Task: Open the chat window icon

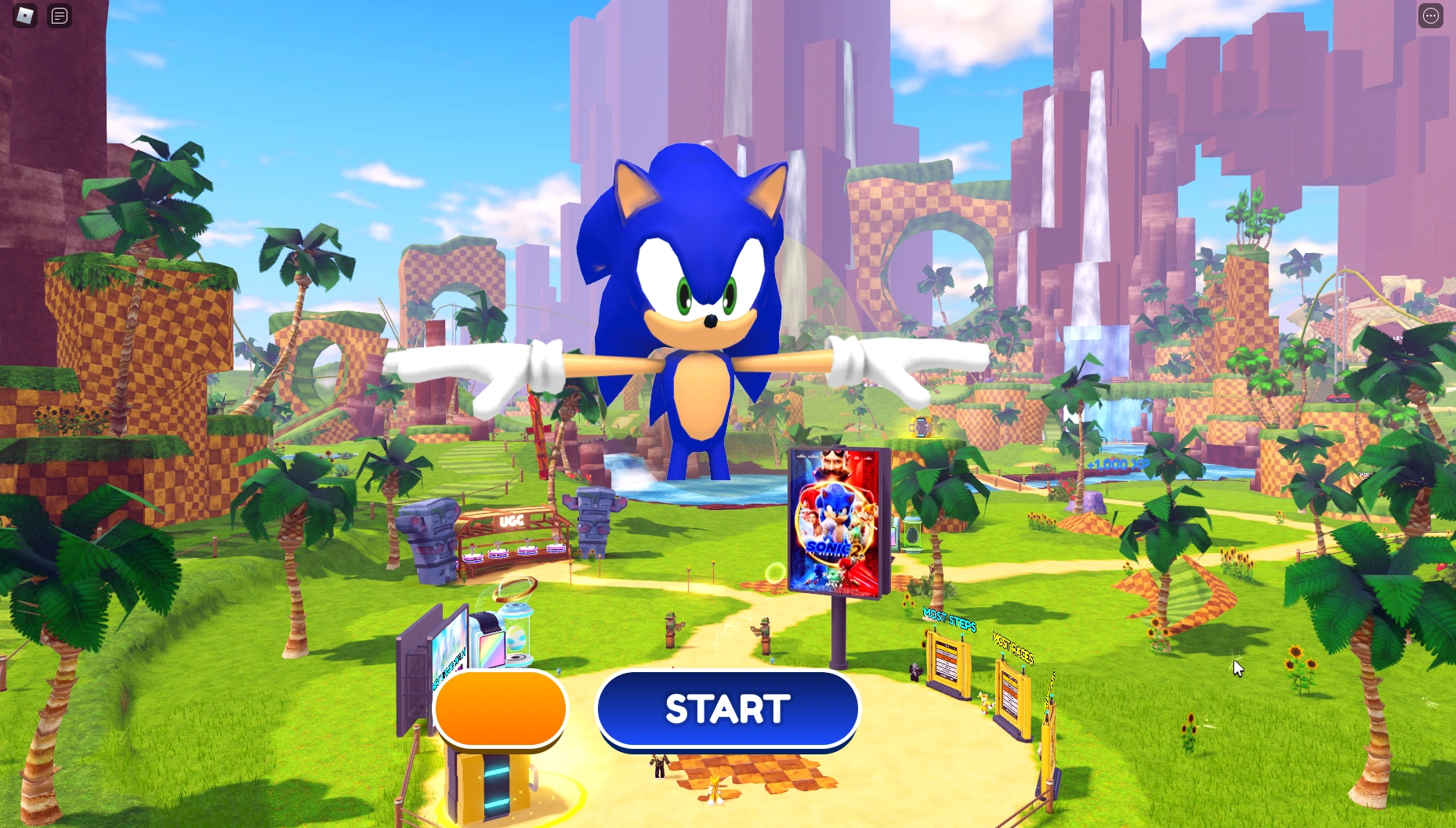Action: click(x=59, y=16)
